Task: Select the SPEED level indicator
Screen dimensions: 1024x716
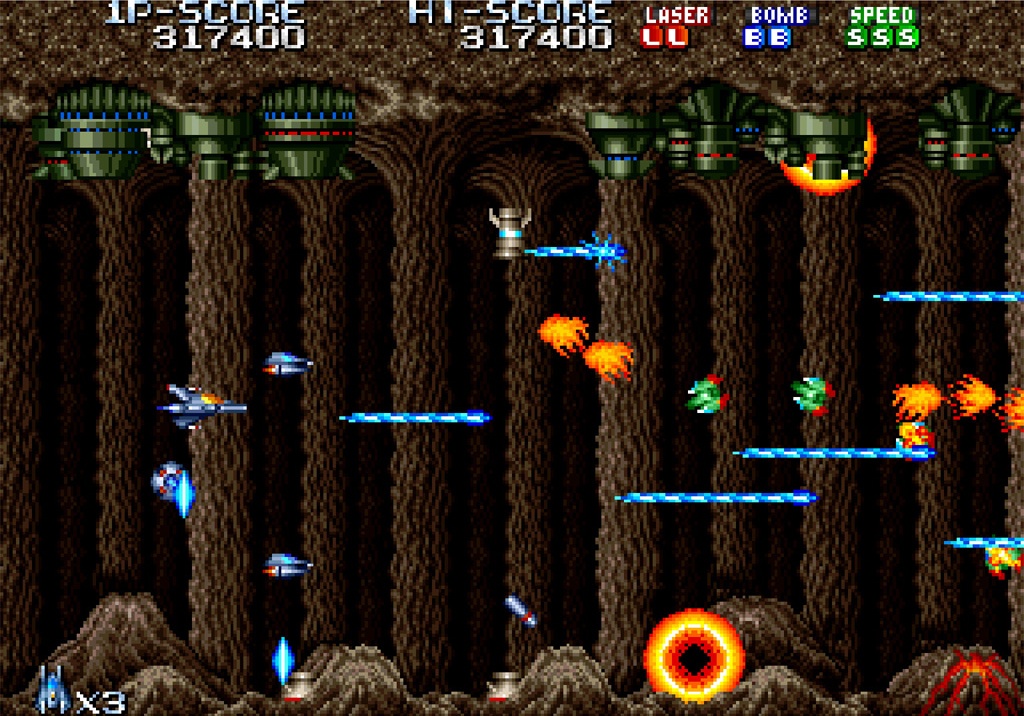Action: tap(881, 38)
